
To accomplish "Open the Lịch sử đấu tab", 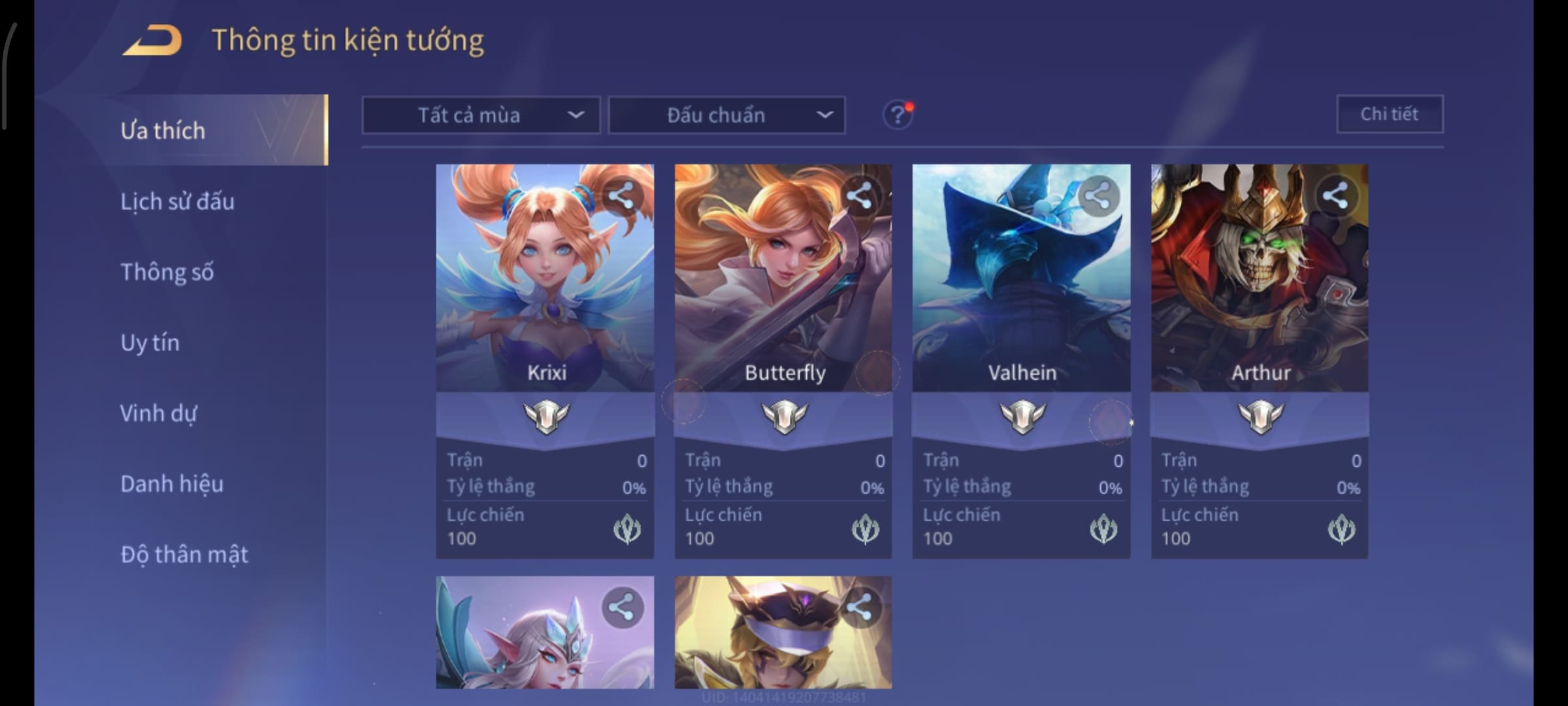I will pos(177,201).
